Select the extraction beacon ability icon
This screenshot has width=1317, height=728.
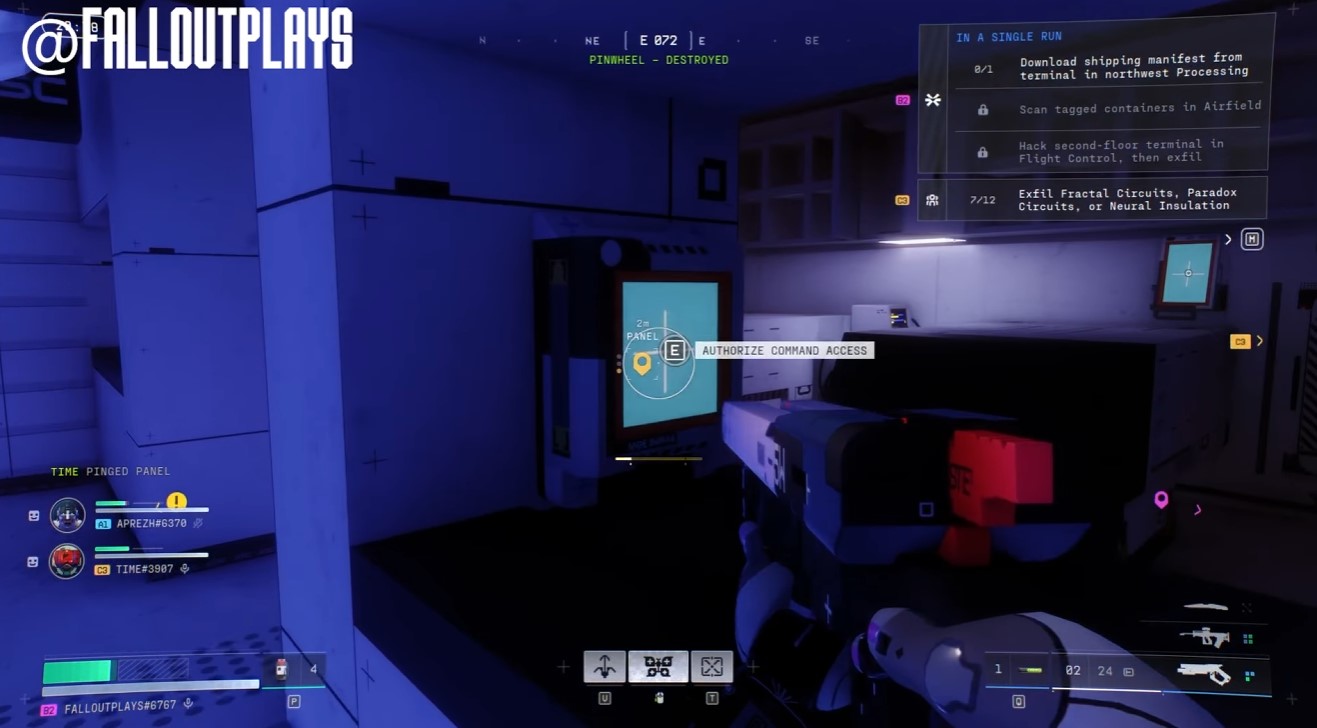[x=713, y=665]
